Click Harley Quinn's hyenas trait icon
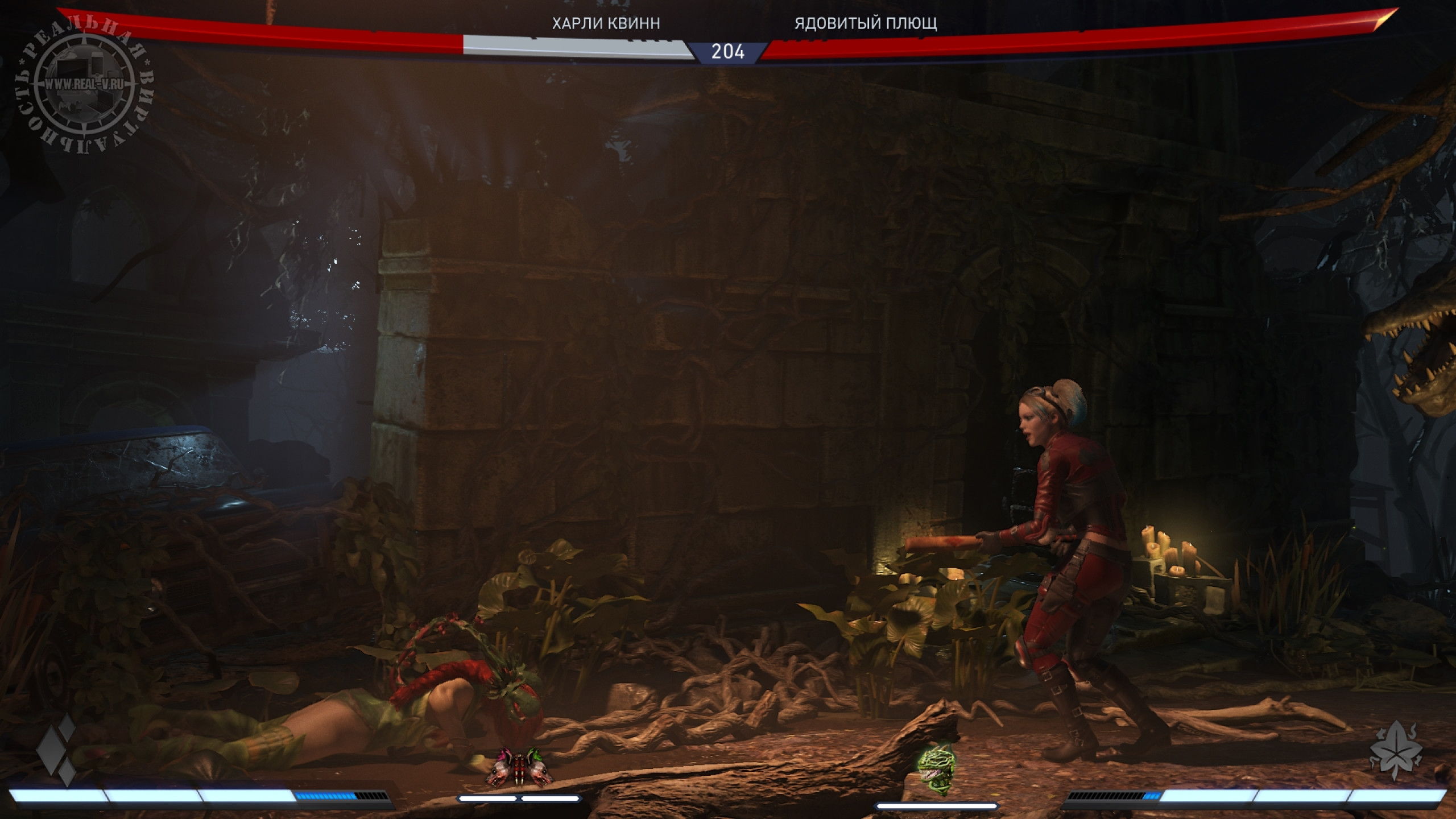This screenshot has height=819, width=1456. [x=519, y=767]
